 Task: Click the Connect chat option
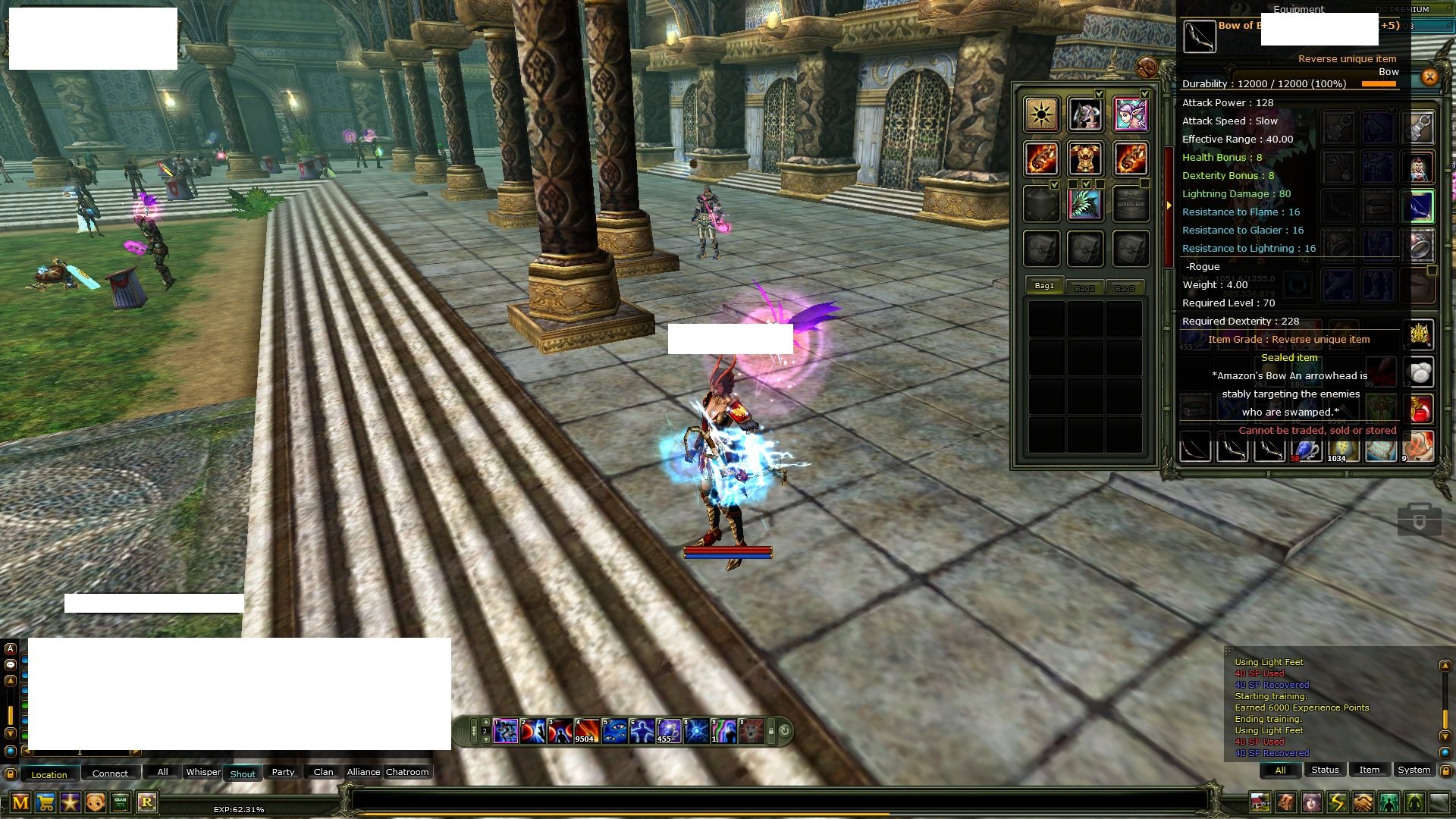(x=111, y=773)
